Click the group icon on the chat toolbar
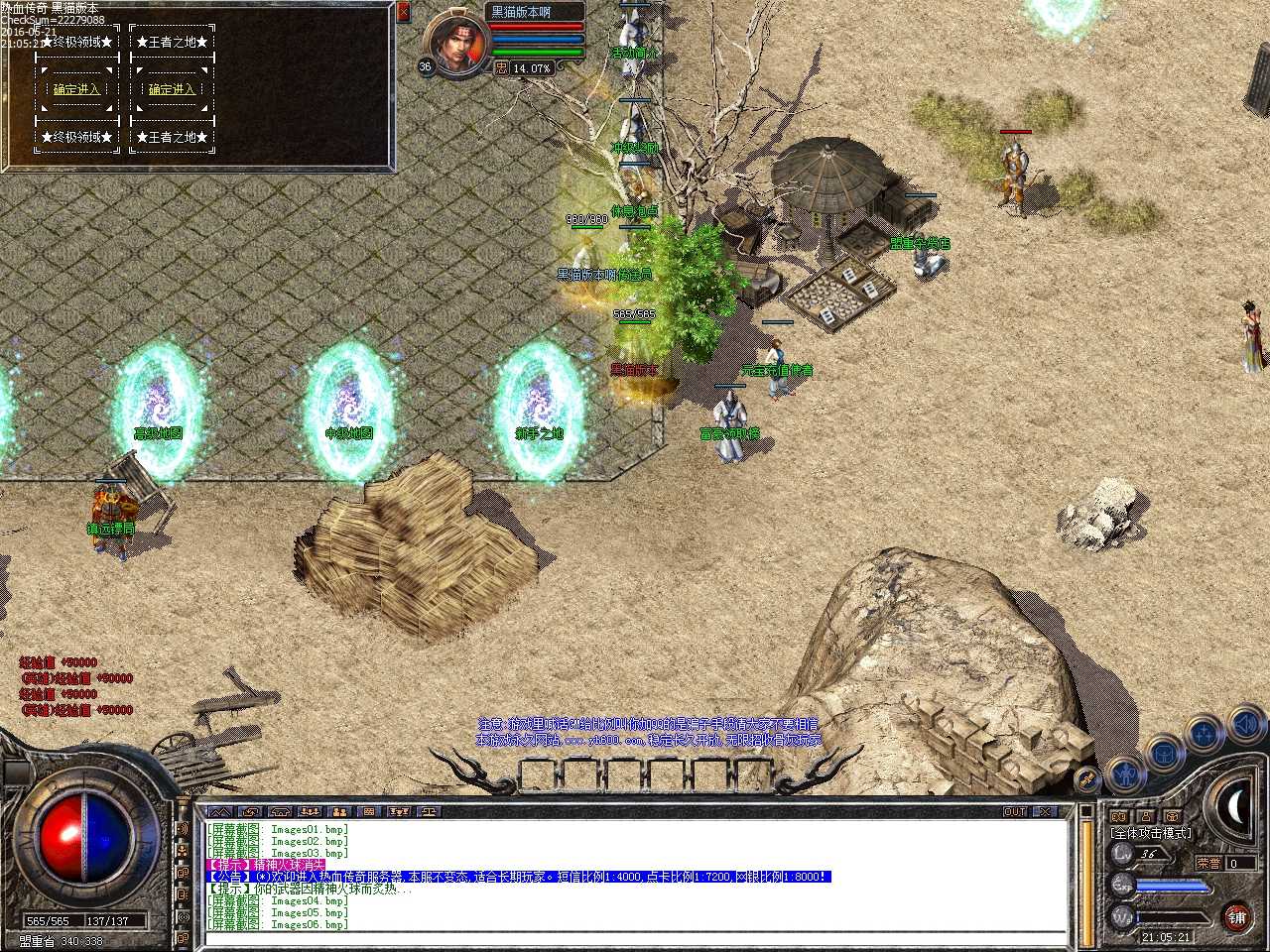The height and width of the screenshot is (952, 1270). click(340, 811)
